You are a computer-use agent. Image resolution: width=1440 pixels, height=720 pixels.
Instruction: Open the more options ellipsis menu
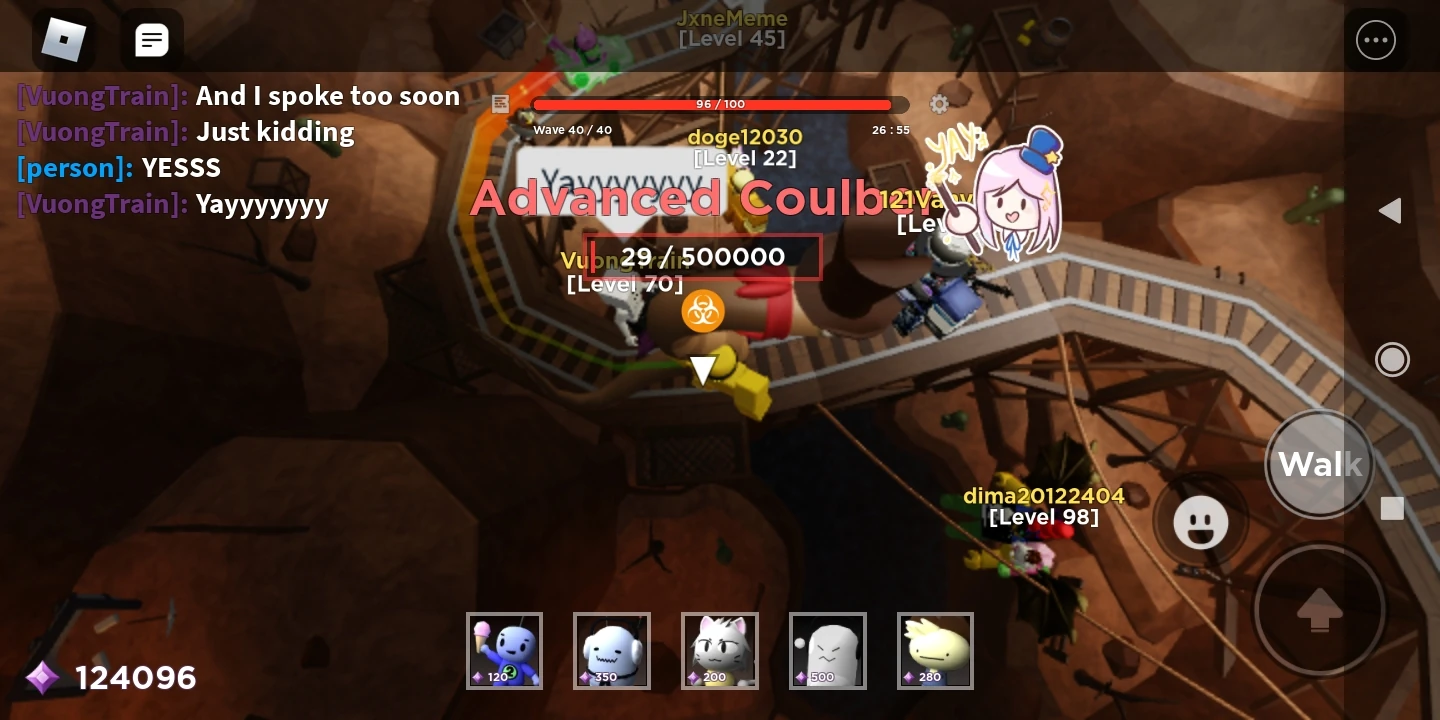tap(1376, 40)
